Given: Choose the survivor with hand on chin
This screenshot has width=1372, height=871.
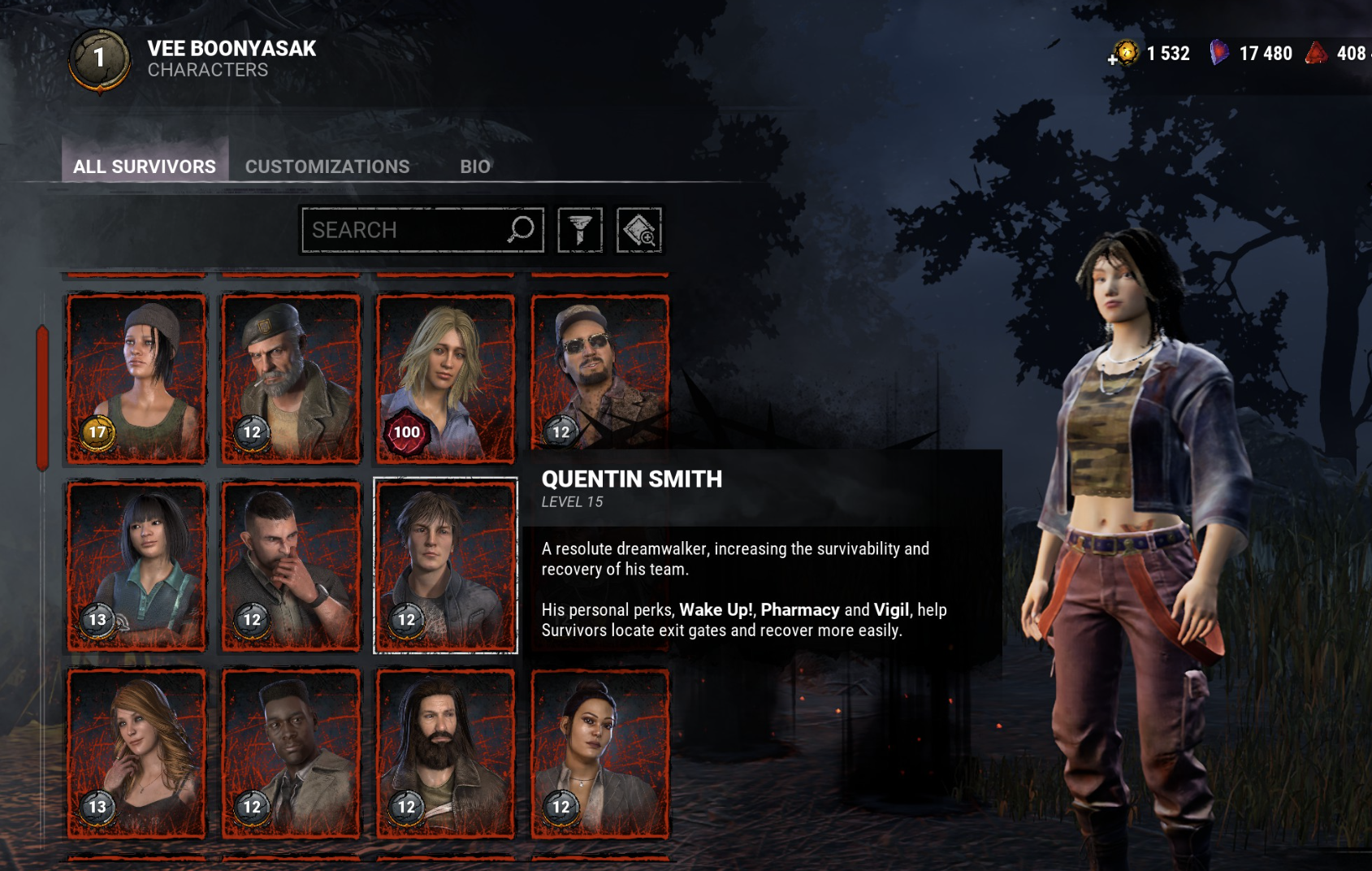Looking at the screenshot, I should [x=291, y=565].
